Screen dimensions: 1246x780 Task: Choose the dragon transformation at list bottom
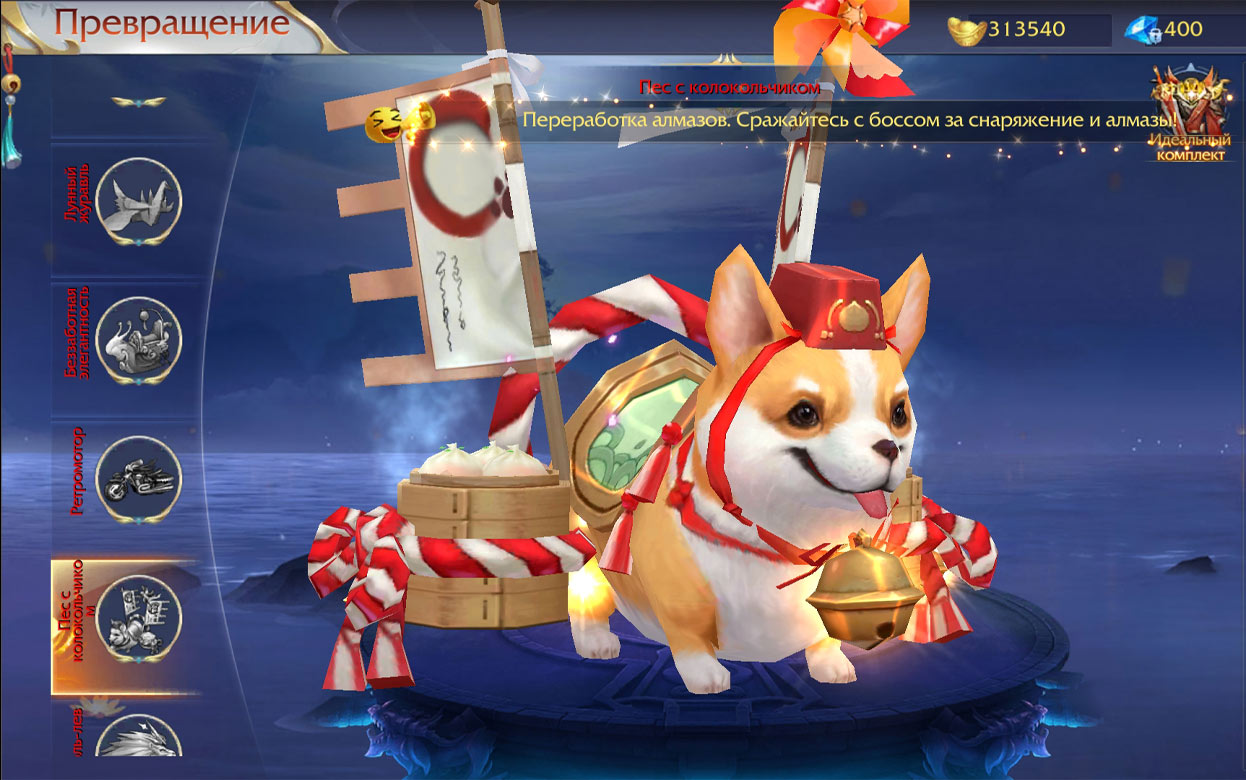(140, 742)
